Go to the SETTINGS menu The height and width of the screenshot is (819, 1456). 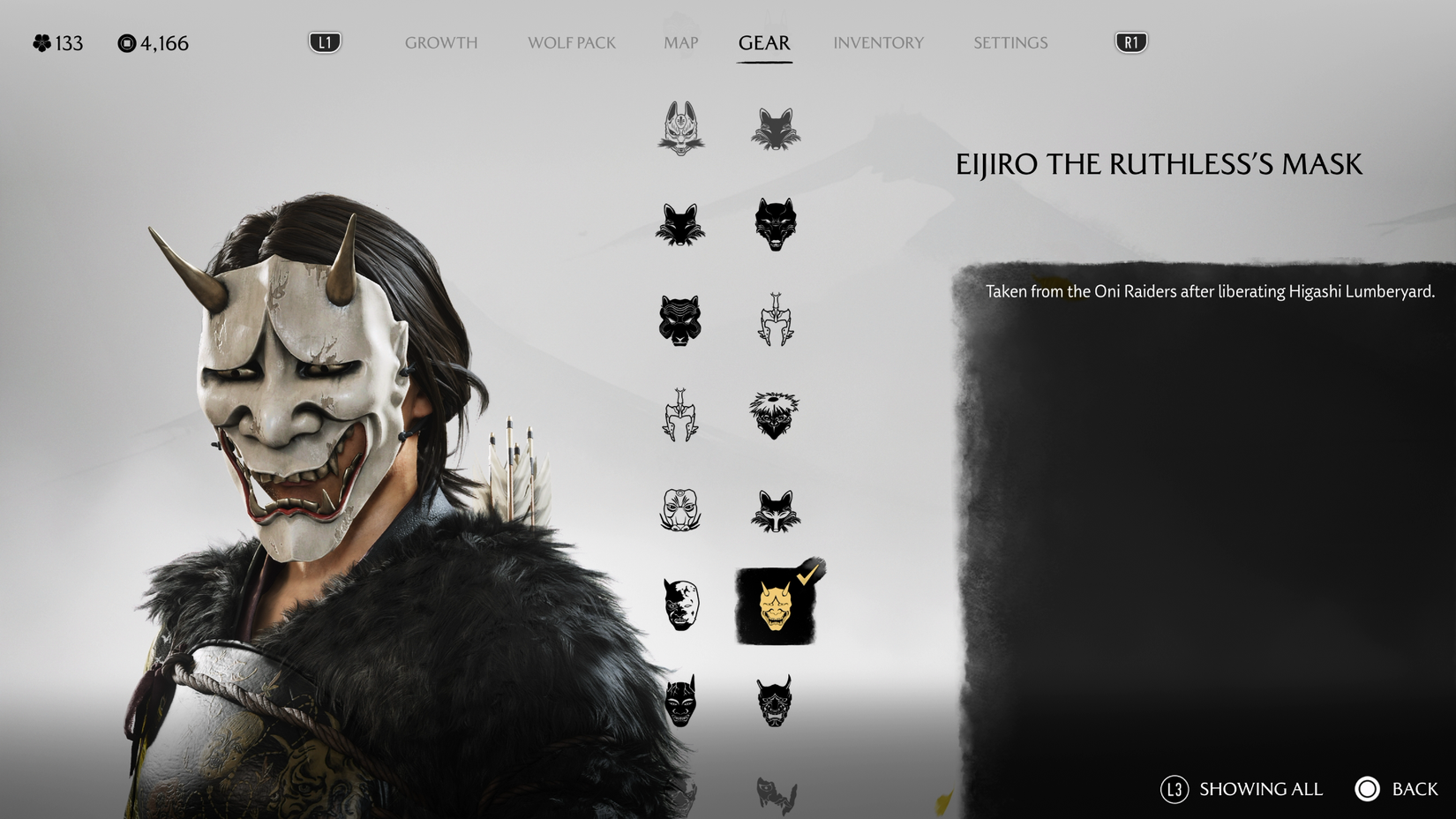point(1009,42)
